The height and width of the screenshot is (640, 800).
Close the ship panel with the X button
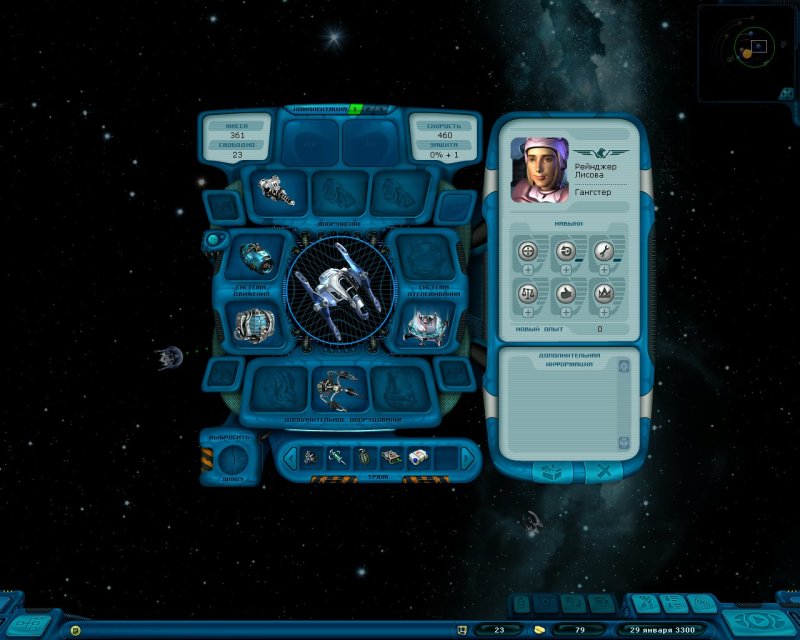click(603, 471)
